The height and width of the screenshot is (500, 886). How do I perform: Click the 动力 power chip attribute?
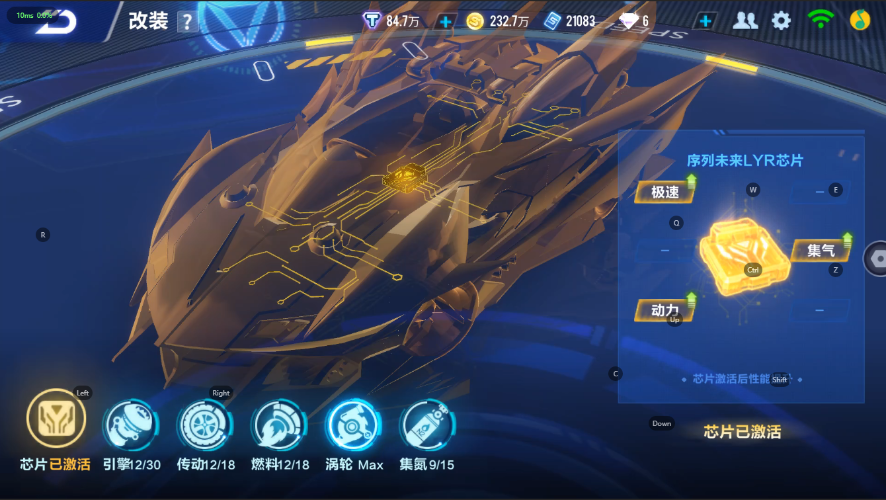point(665,311)
